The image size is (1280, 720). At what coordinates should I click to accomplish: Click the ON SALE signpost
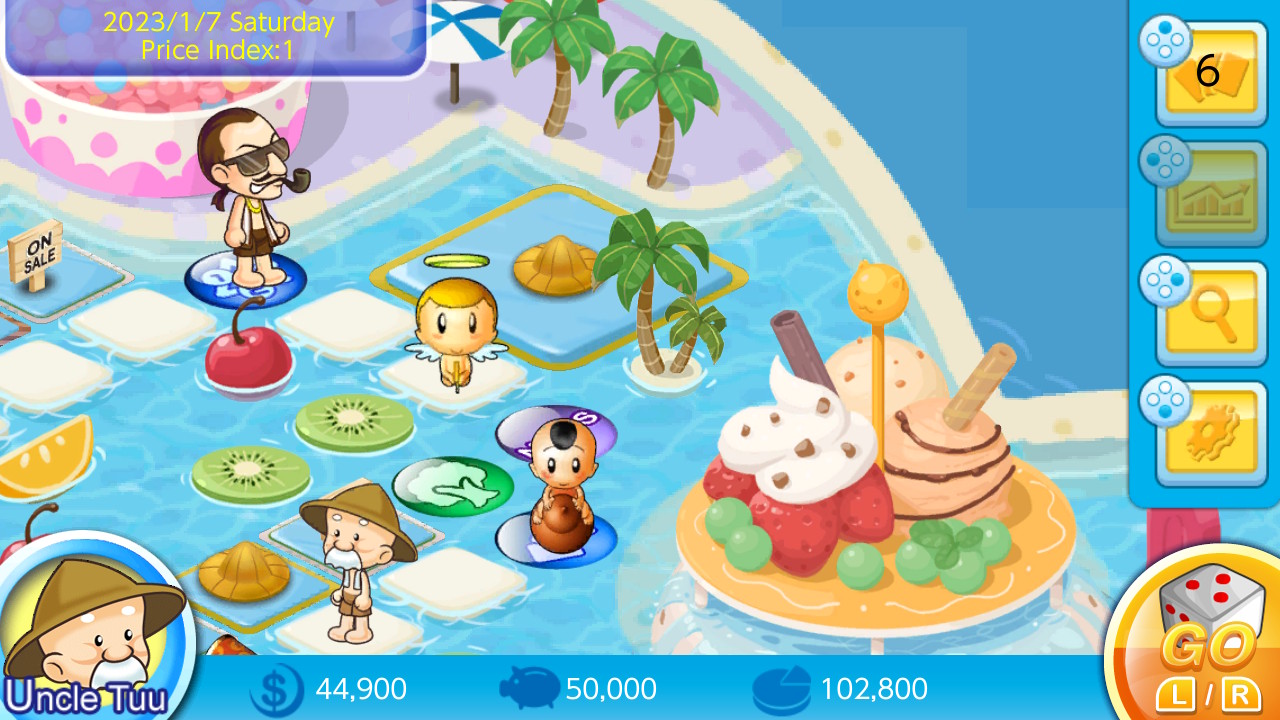38,255
